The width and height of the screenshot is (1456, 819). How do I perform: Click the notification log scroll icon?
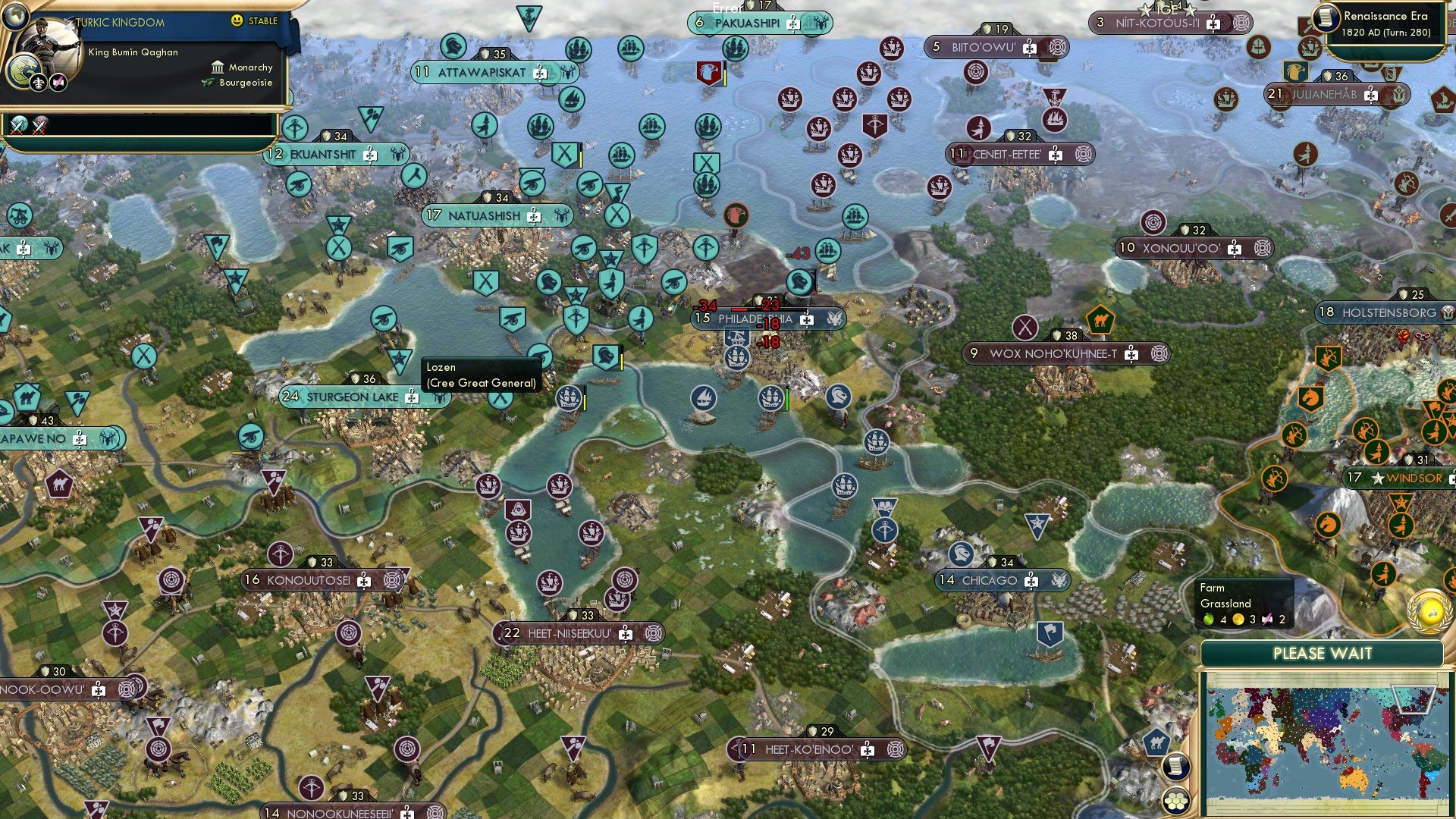pyautogui.click(x=1177, y=767)
